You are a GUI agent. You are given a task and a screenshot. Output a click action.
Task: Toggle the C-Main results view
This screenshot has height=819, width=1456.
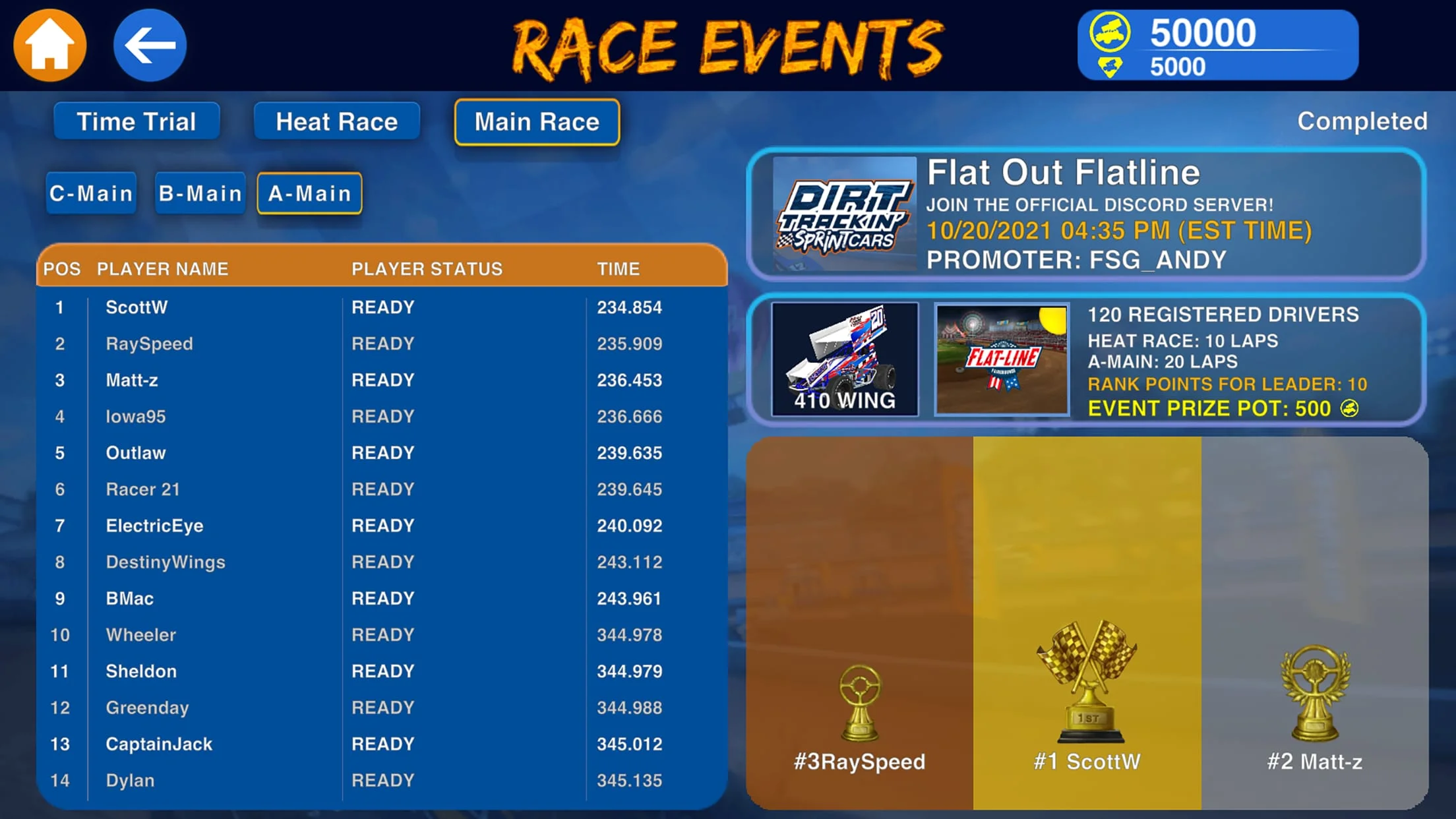pos(90,193)
